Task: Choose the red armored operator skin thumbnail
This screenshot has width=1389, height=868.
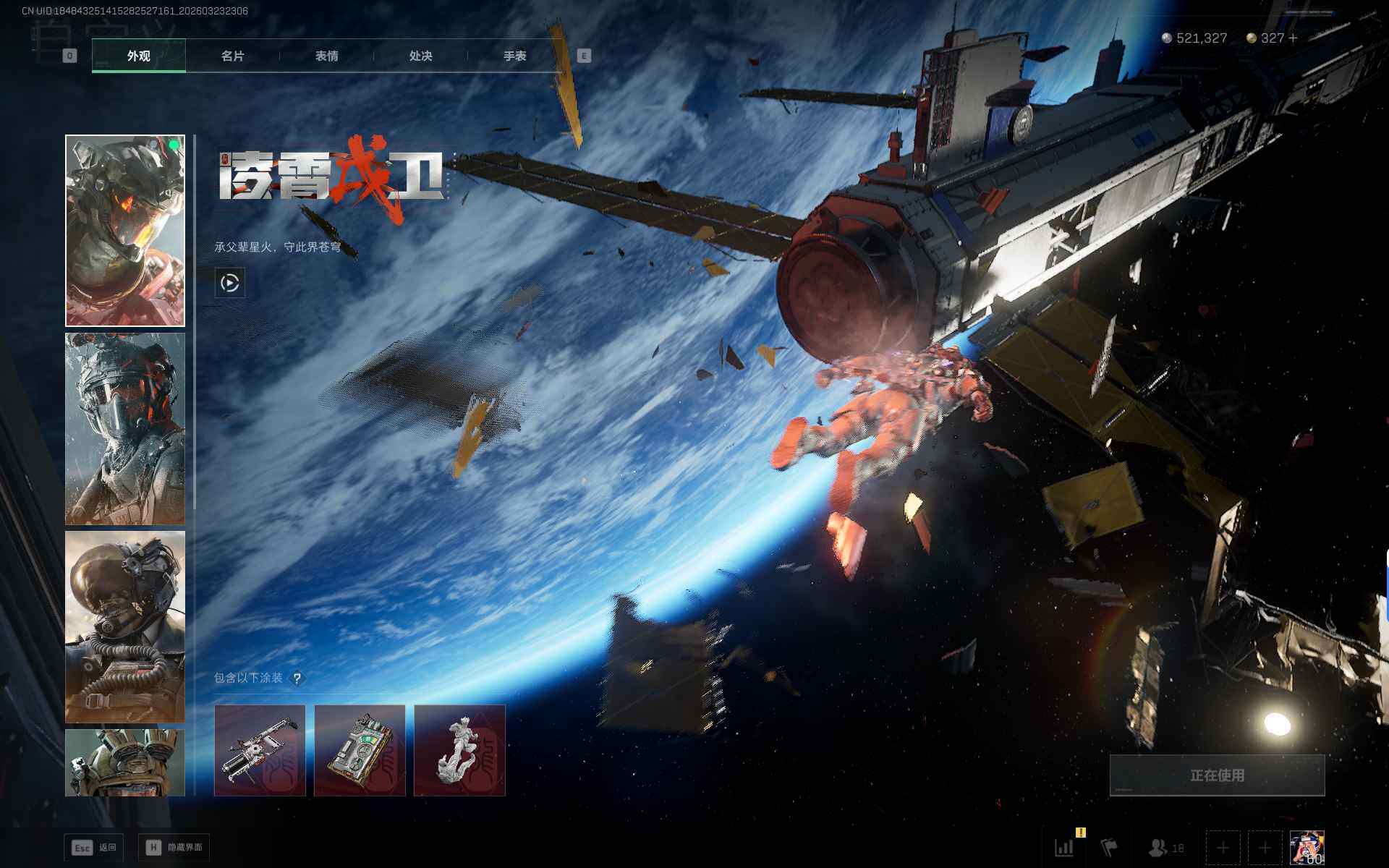Action: [125, 231]
